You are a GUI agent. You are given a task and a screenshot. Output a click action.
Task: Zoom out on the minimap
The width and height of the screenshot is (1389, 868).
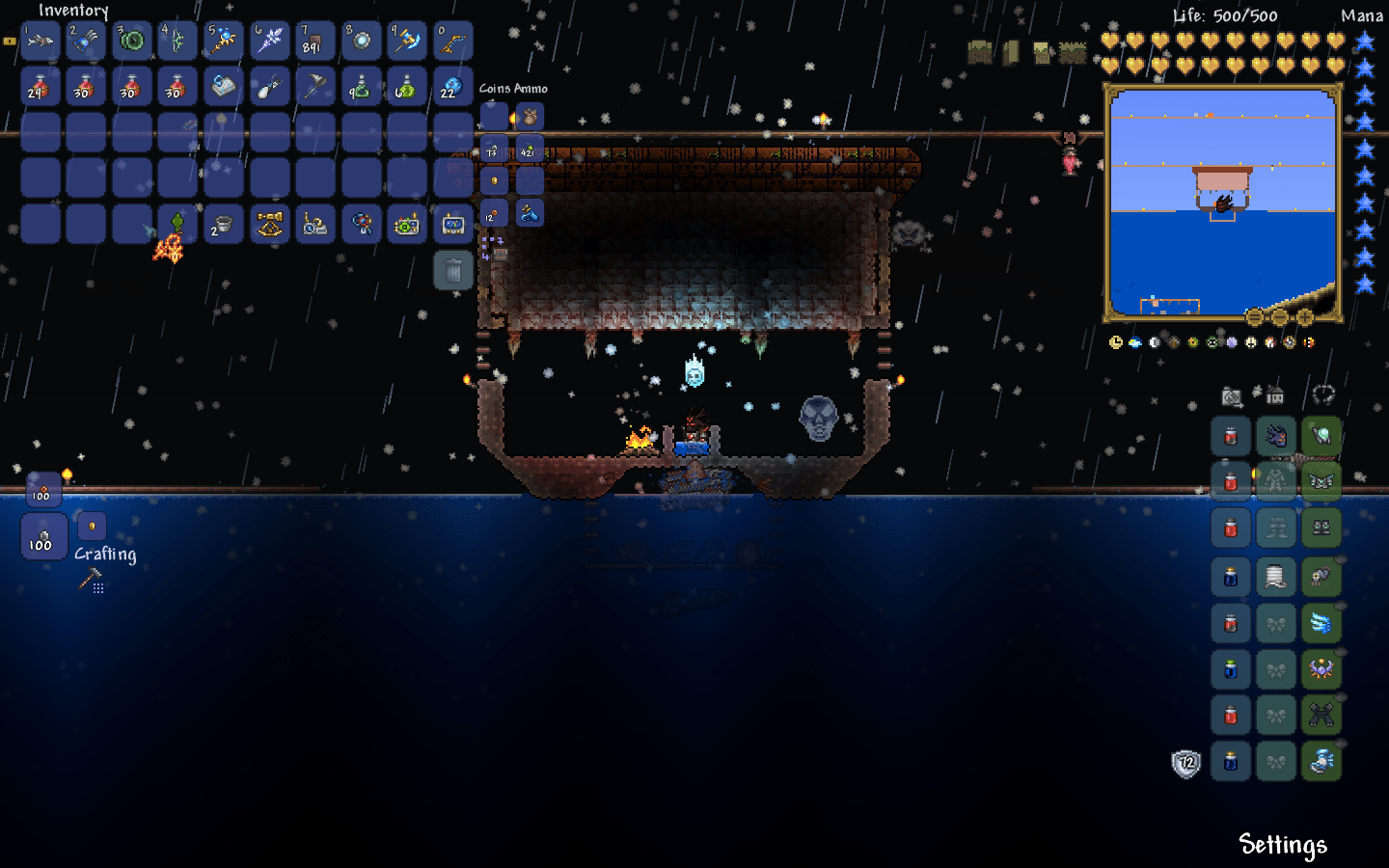click(1279, 314)
